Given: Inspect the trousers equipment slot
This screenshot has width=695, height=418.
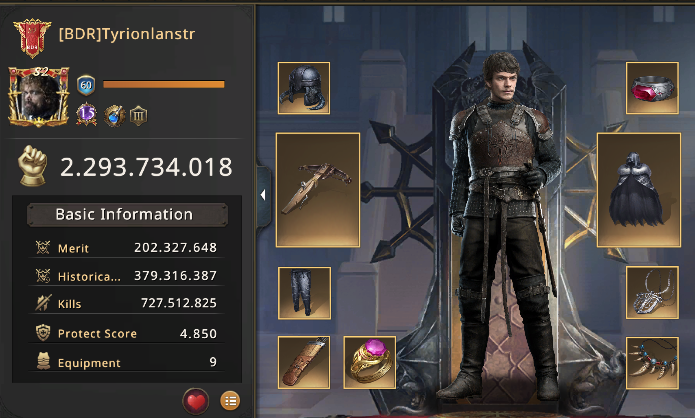Looking at the screenshot, I should (304, 292).
